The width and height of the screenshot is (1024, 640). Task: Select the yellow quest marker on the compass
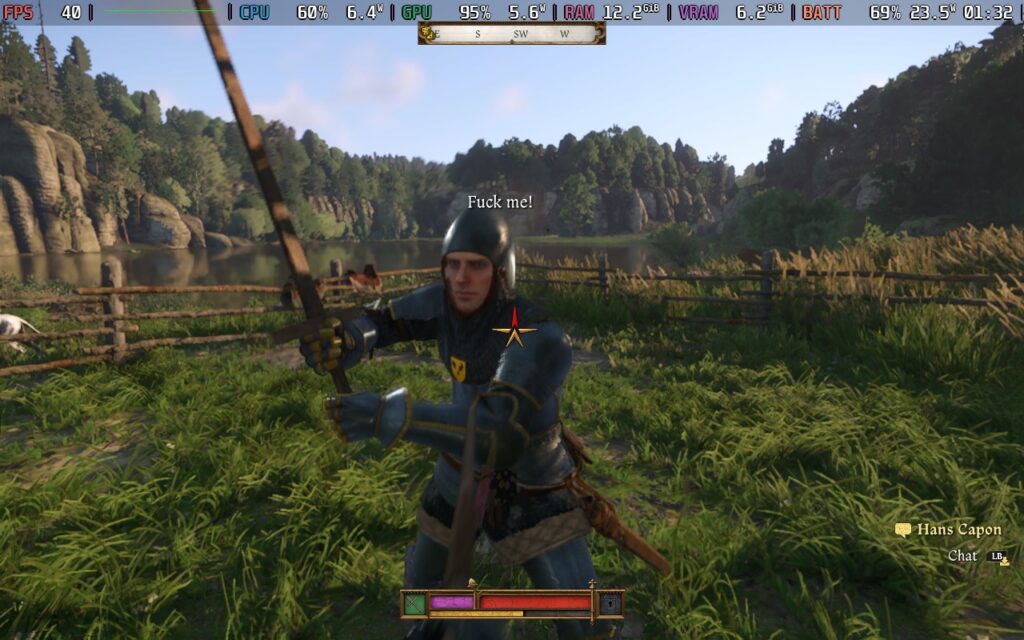pos(432,34)
